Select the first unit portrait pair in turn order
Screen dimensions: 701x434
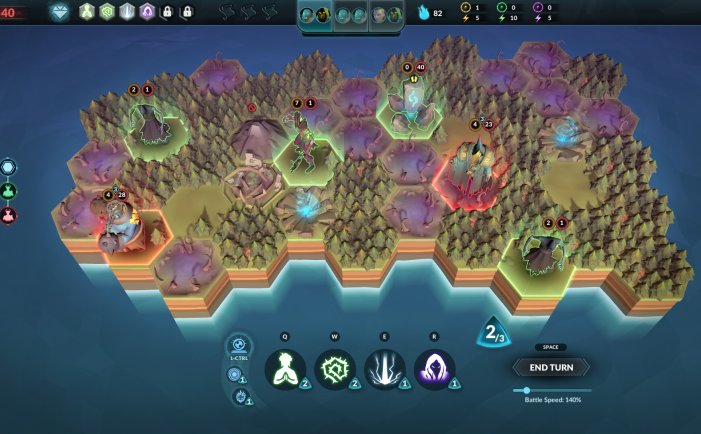point(316,14)
